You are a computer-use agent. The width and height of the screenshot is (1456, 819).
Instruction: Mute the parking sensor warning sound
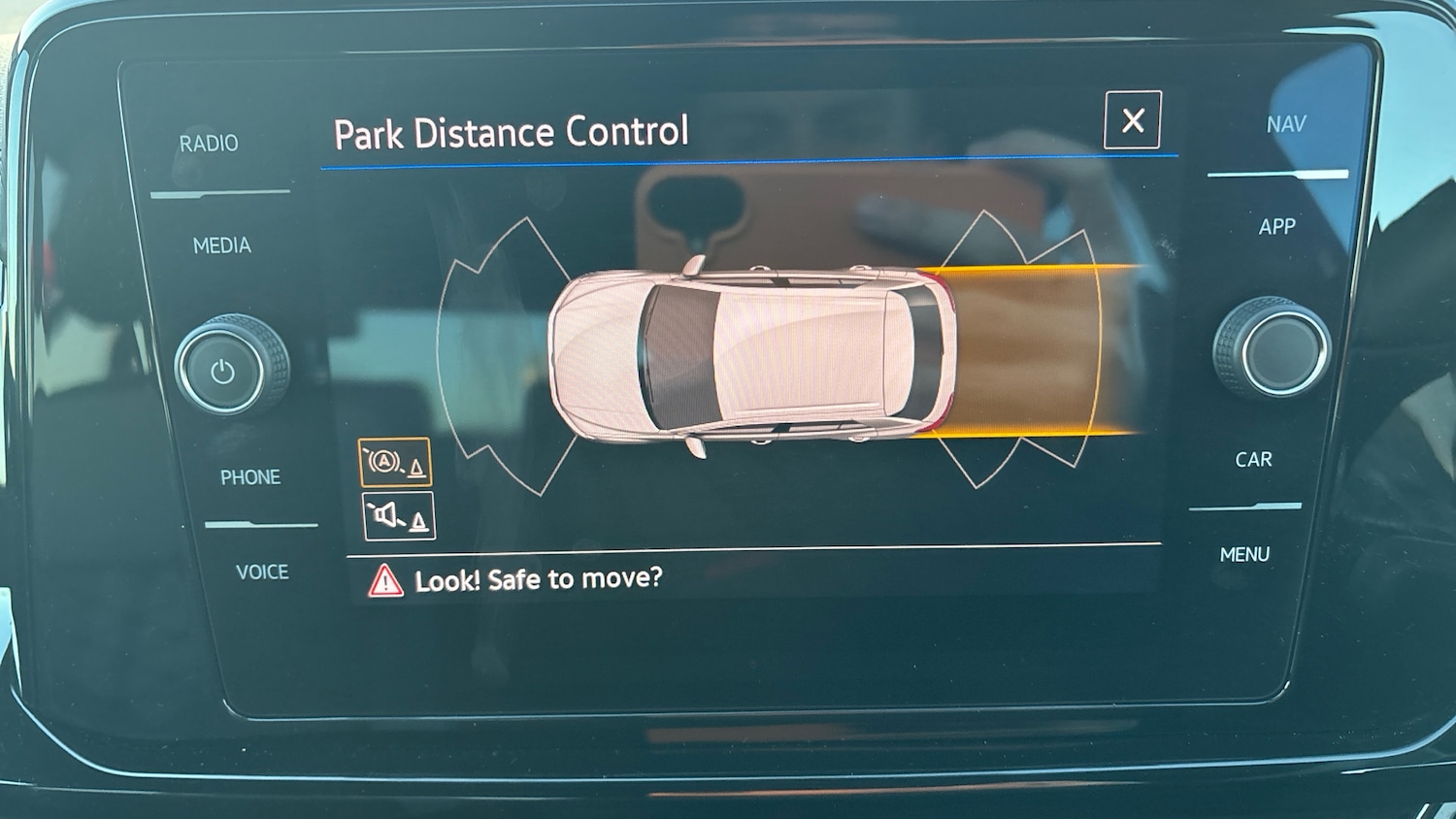[x=399, y=516]
